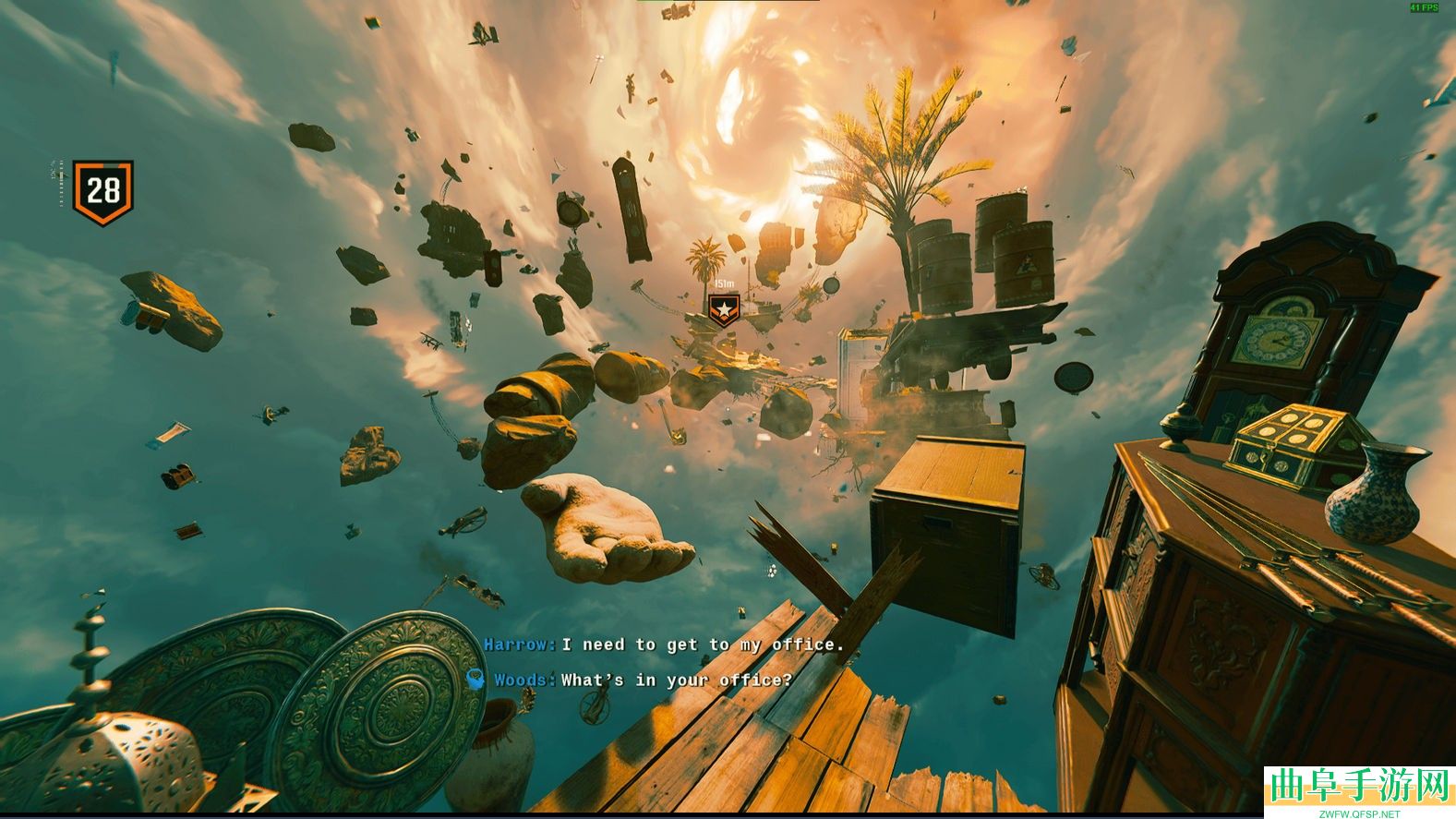Click the star objective waypoint marker
The height and width of the screenshot is (819, 1456).
click(725, 309)
